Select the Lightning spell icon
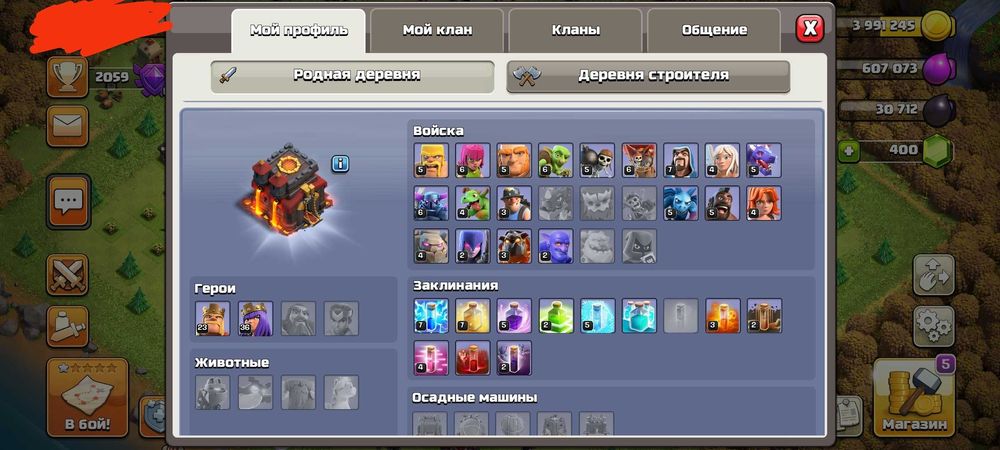 (430, 315)
